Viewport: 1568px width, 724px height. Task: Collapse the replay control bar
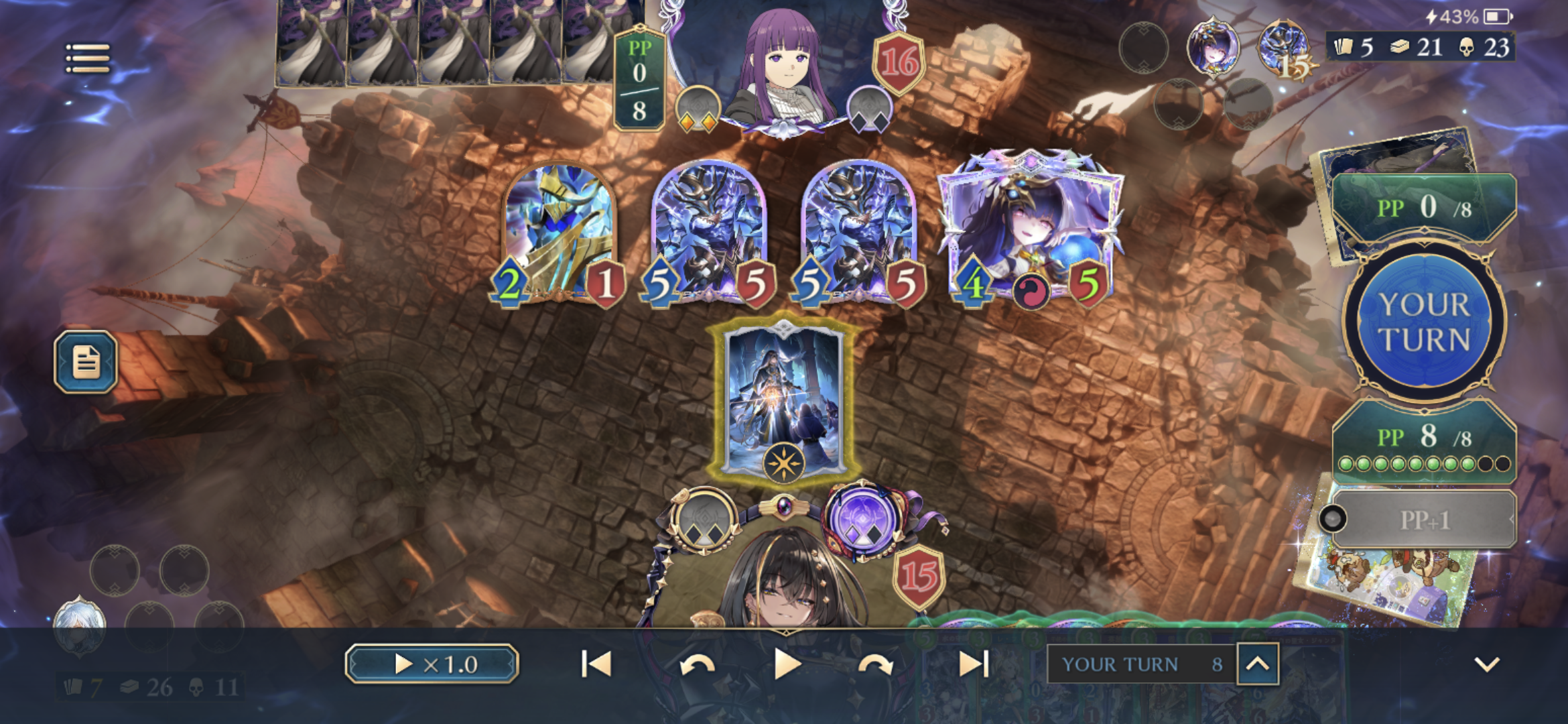coord(1486,664)
